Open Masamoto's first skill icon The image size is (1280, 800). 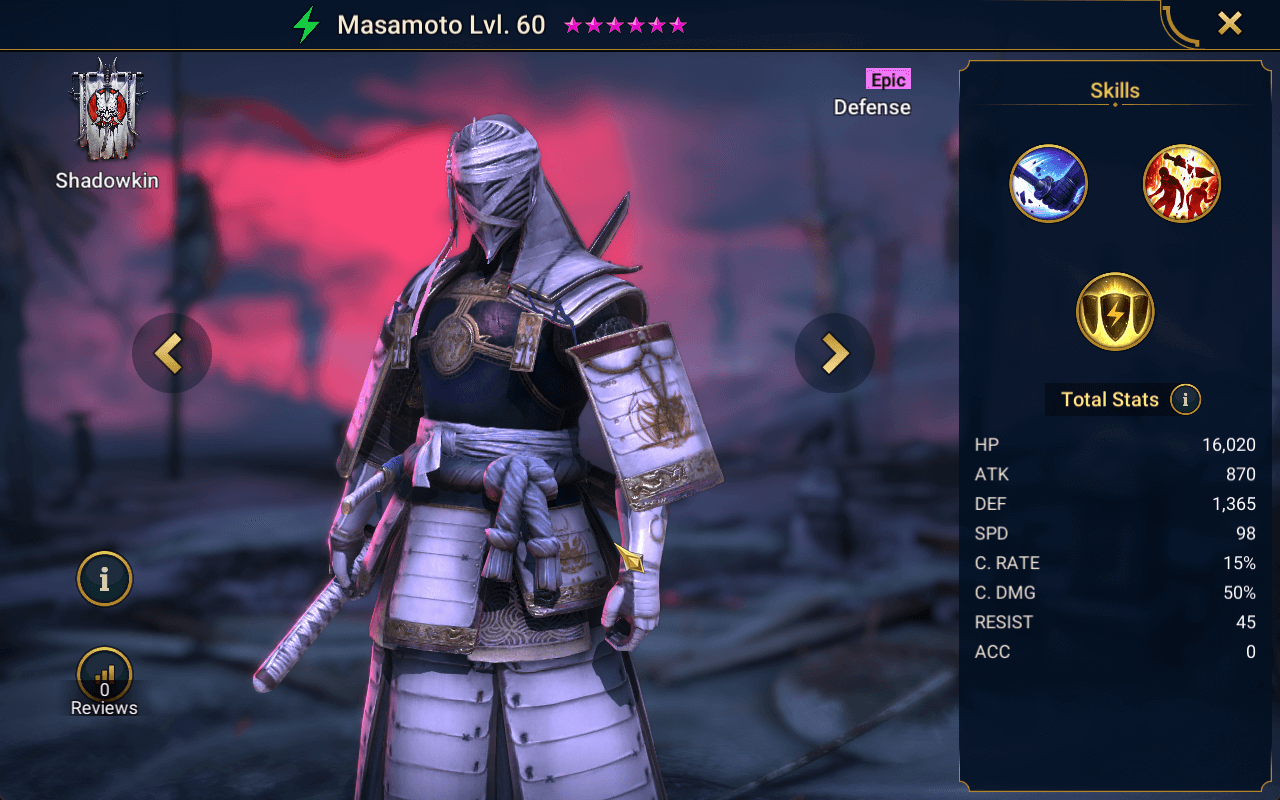1048,182
